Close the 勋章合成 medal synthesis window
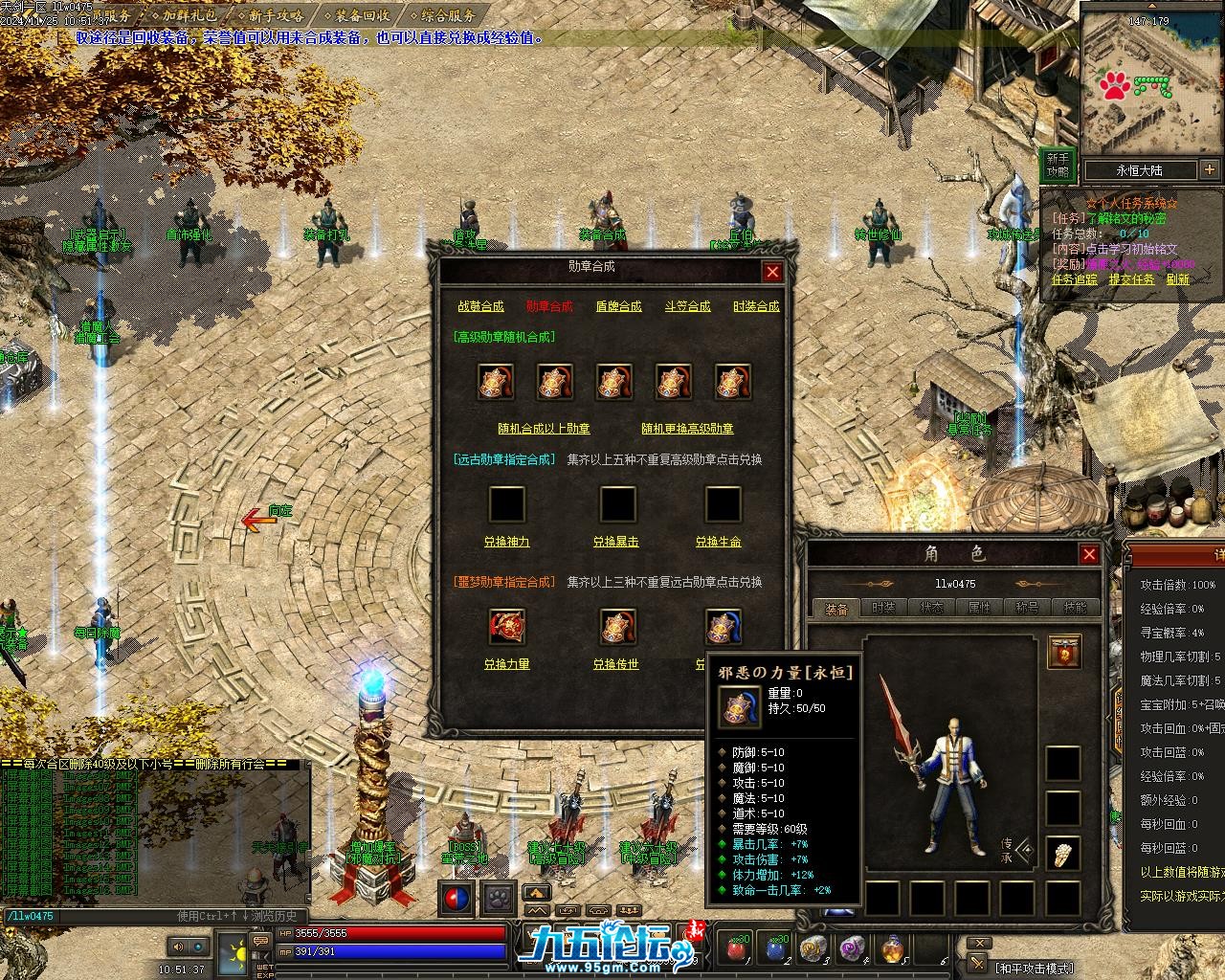Screen dimensions: 1225x980 click(772, 272)
